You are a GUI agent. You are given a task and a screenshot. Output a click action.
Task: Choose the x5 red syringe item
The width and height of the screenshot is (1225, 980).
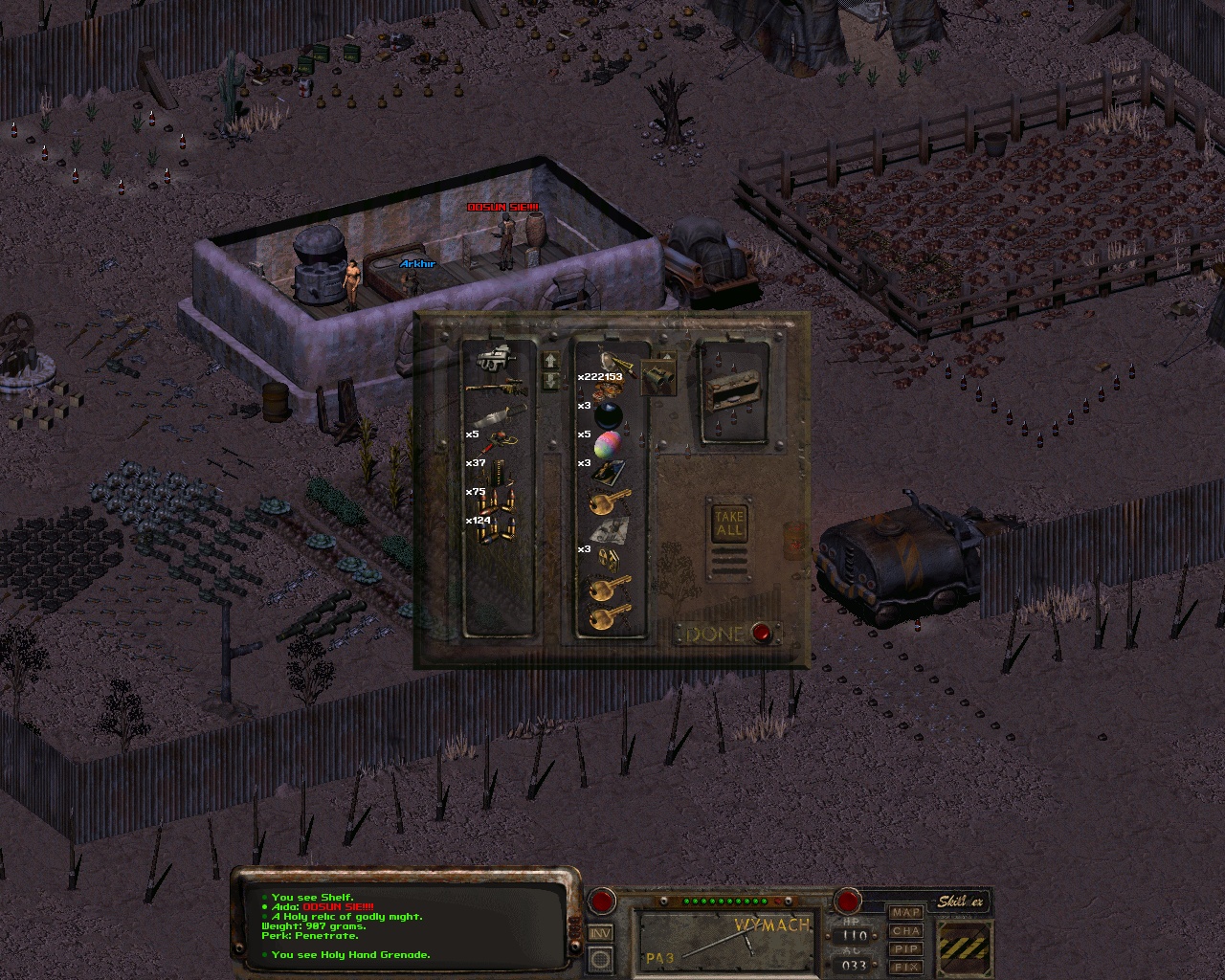pos(498,442)
